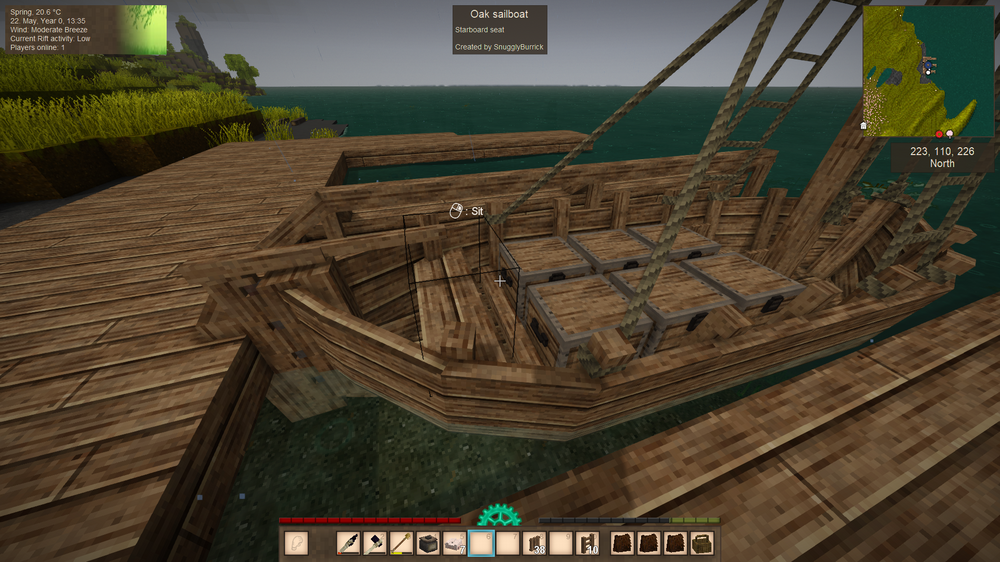The height and width of the screenshot is (562, 1000).
Task: Choose the ladder stack of 10
Action: (587, 544)
